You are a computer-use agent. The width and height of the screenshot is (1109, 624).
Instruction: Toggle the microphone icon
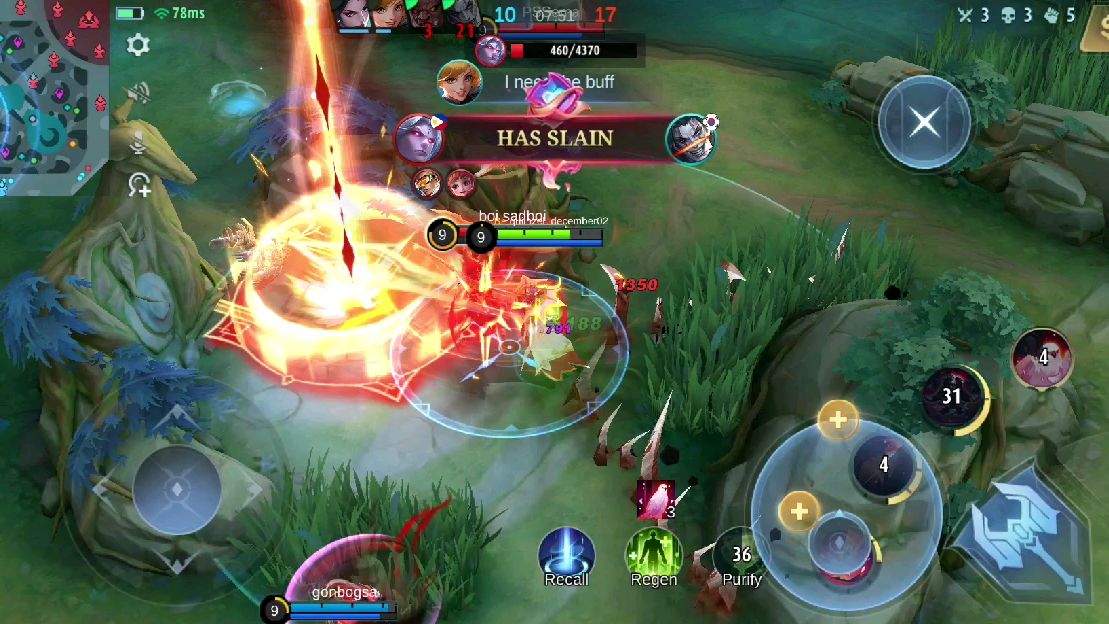coord(138,142)
